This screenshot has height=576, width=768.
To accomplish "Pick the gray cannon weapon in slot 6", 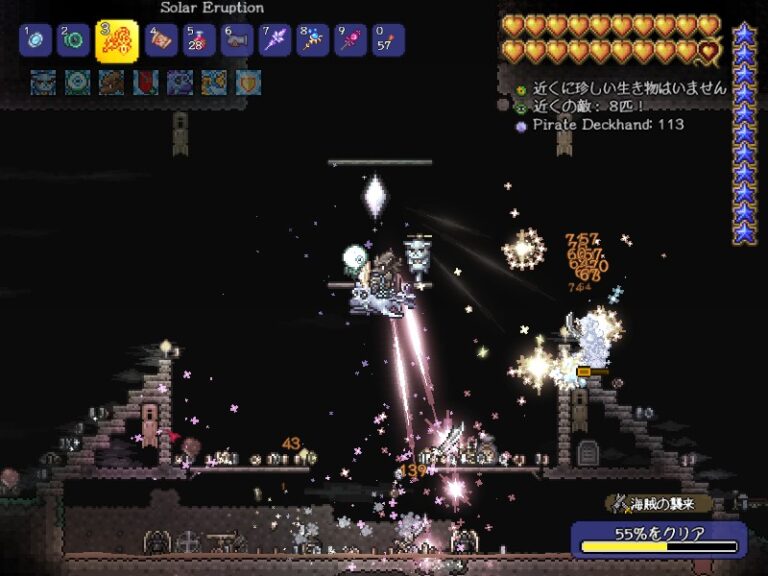I will pos(237,41).
